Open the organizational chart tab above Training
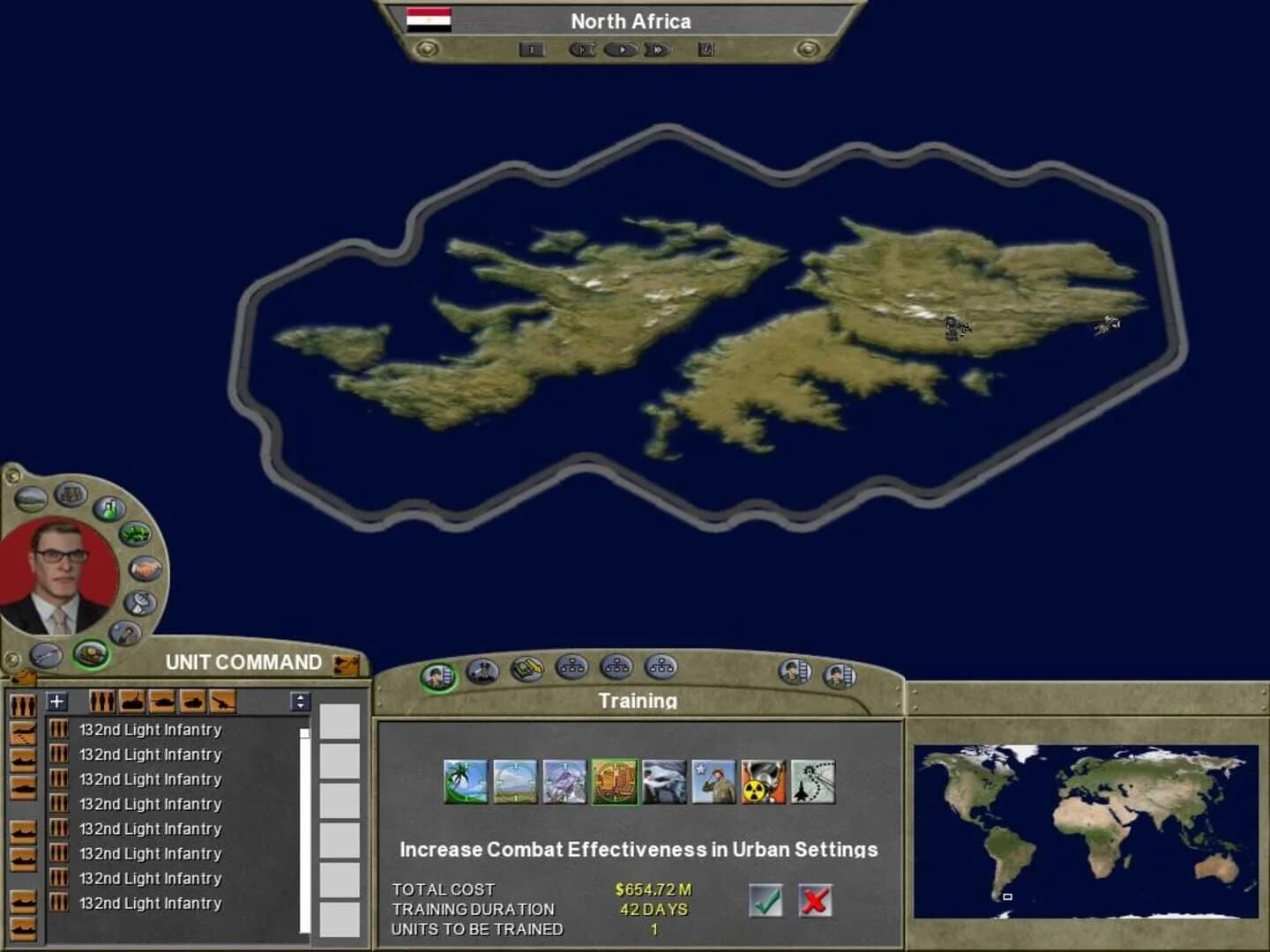This screenshot has width=1270, height=952. coord(571,668)
